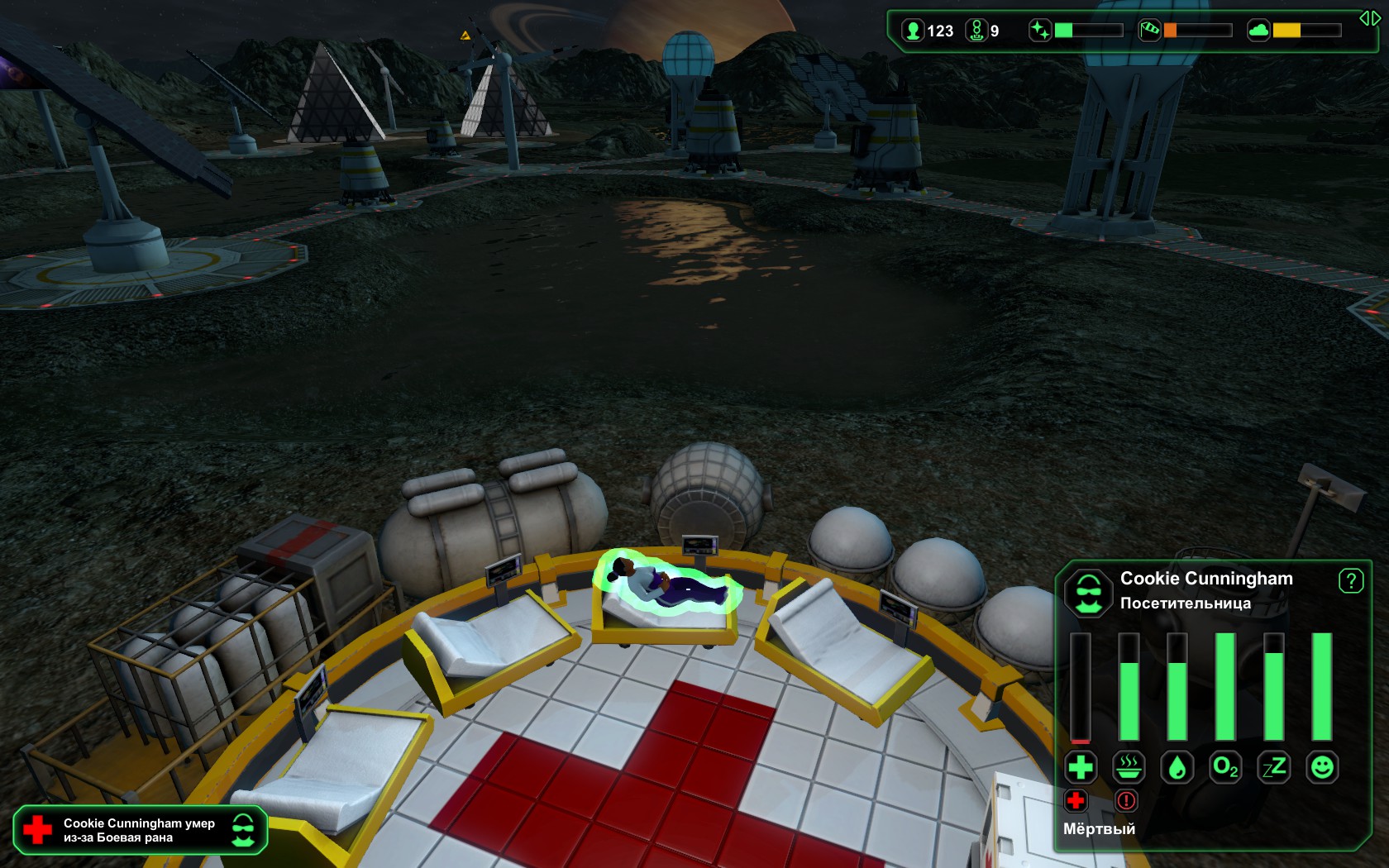
Task: Collapse the top HUD with the arrow toggle
Action: (1369, 17)
